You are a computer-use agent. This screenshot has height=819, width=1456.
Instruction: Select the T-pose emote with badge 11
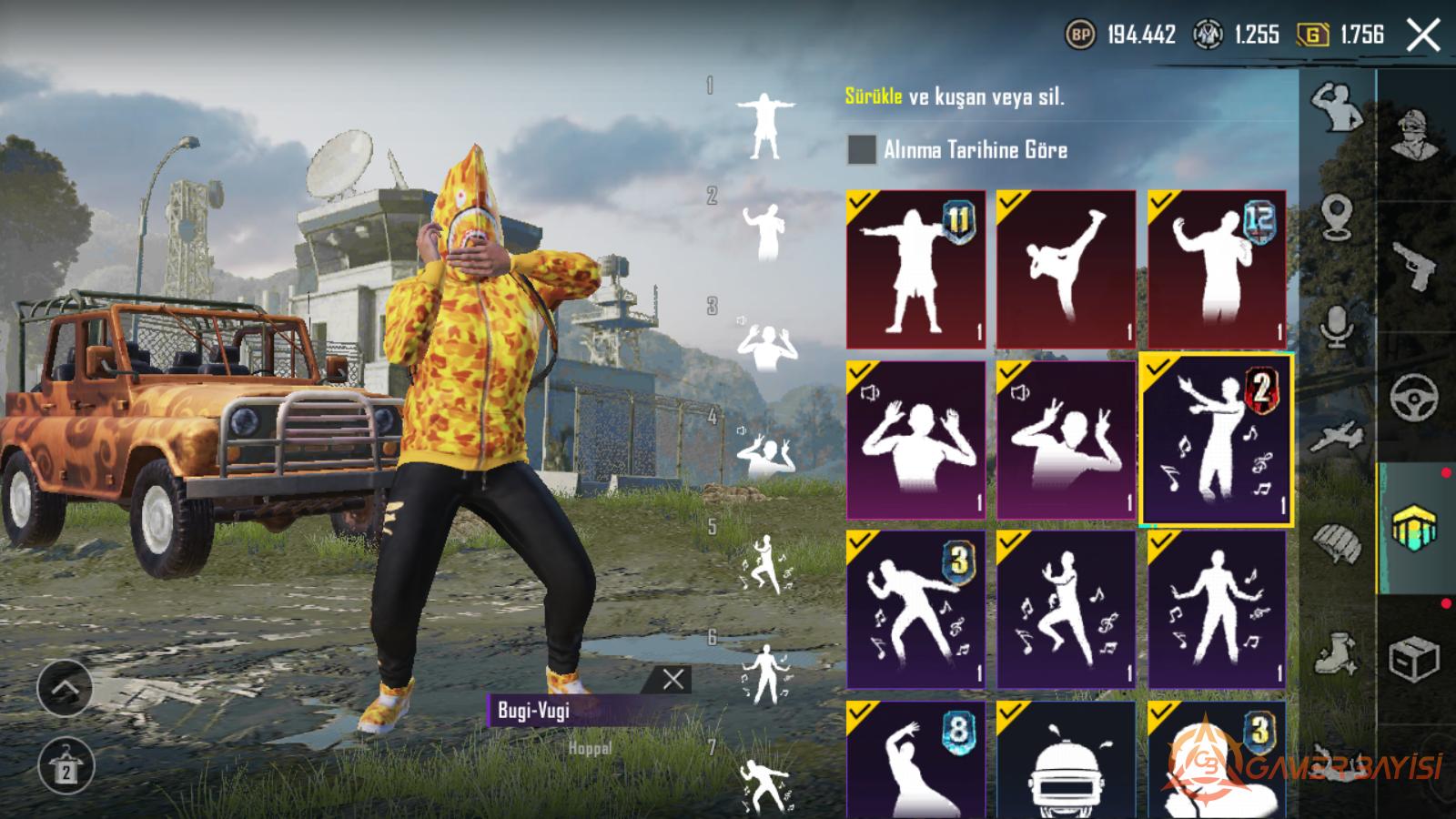(x=915, y=269)
